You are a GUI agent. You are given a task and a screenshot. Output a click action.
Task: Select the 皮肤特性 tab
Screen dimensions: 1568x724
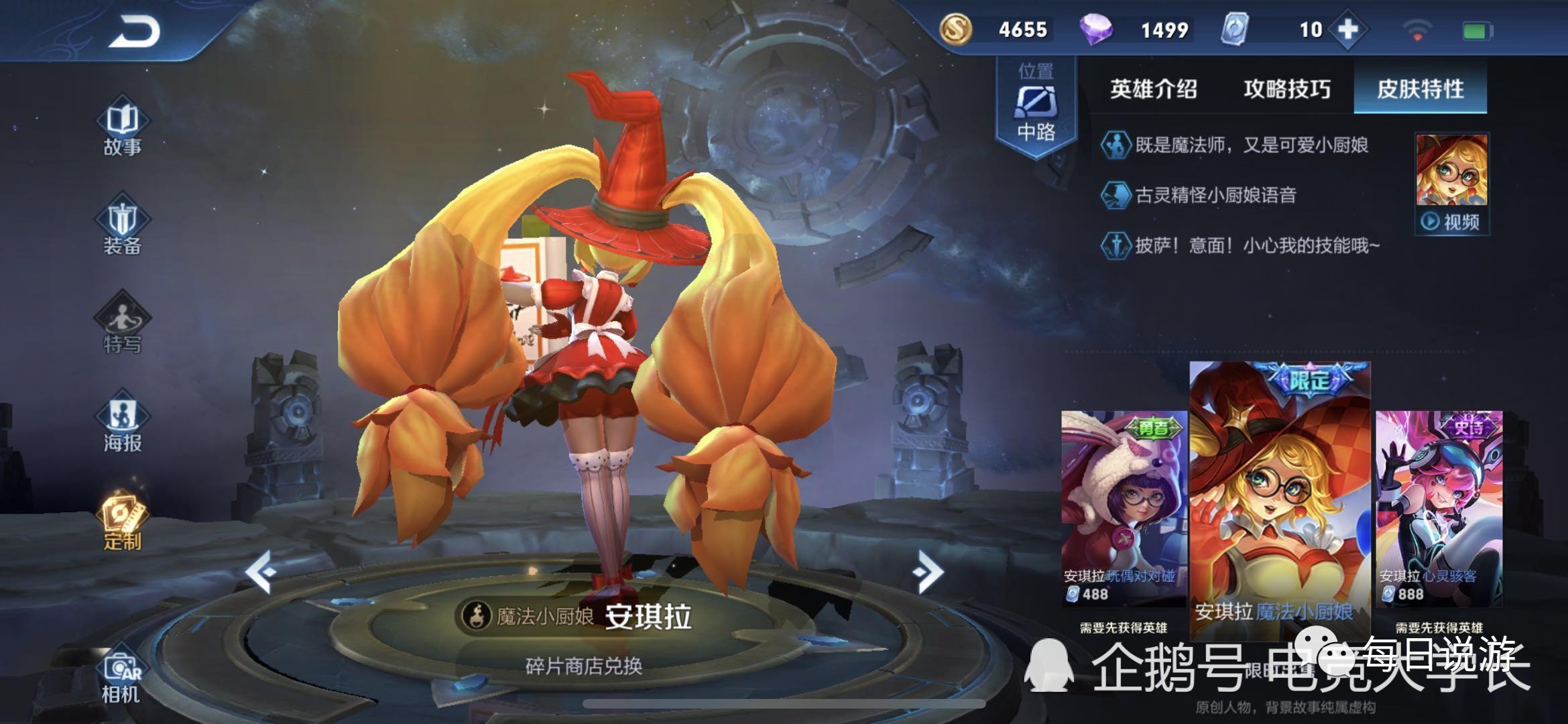pos(1421,89)
